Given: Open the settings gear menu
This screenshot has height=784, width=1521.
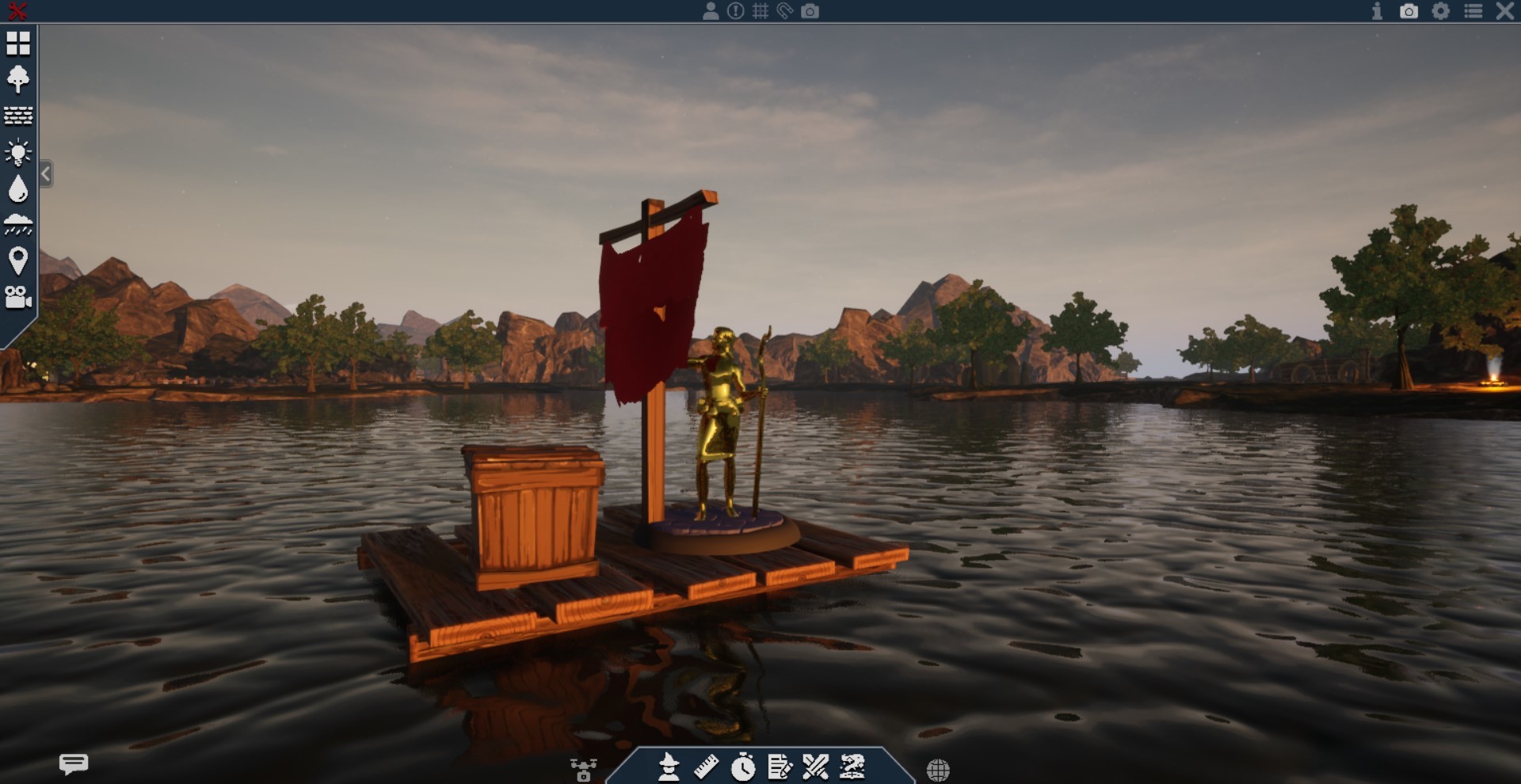Looking at the screenshot, I should click(1443, 12).
